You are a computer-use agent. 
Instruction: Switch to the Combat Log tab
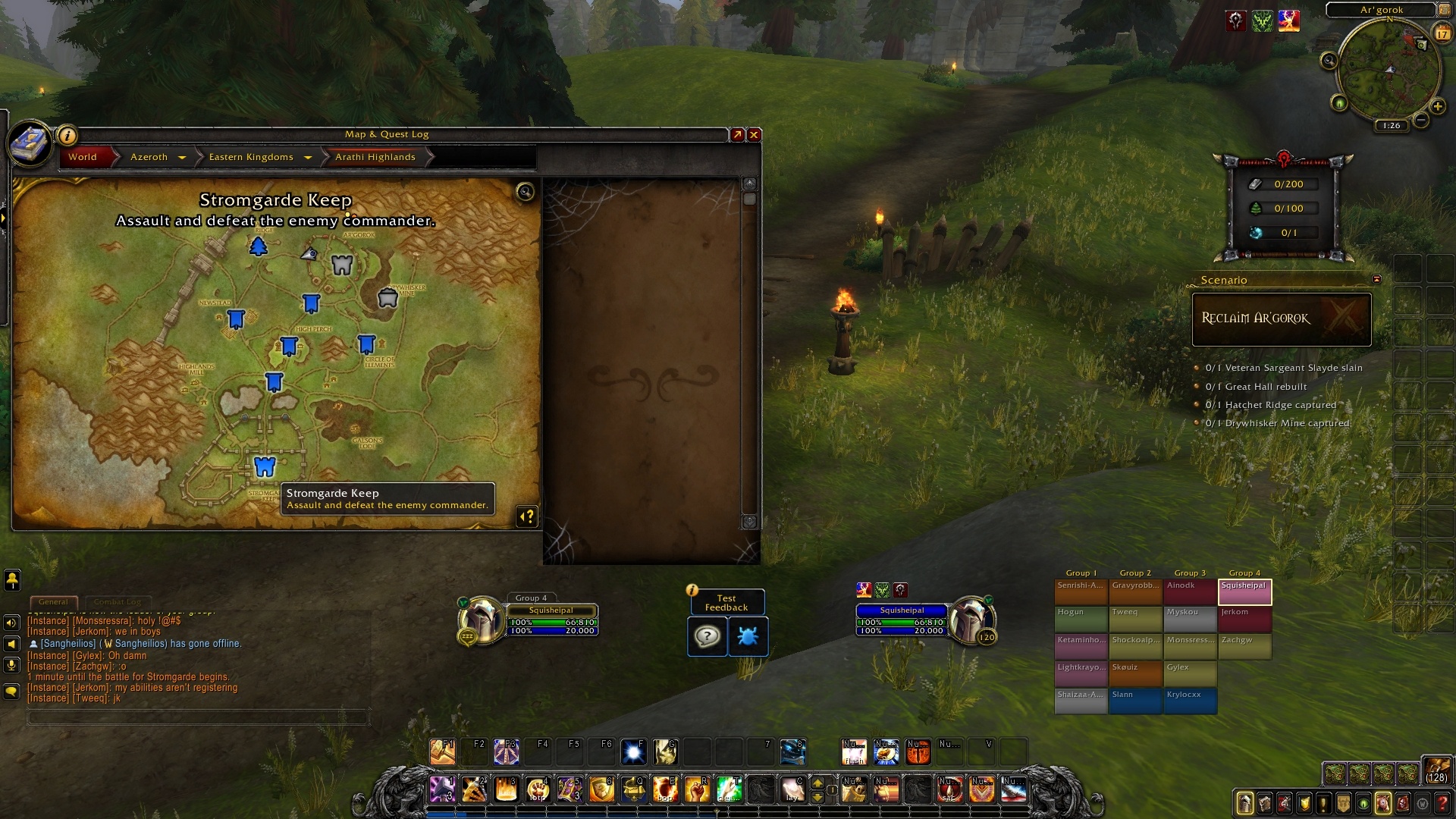click(x=118, y=601)
